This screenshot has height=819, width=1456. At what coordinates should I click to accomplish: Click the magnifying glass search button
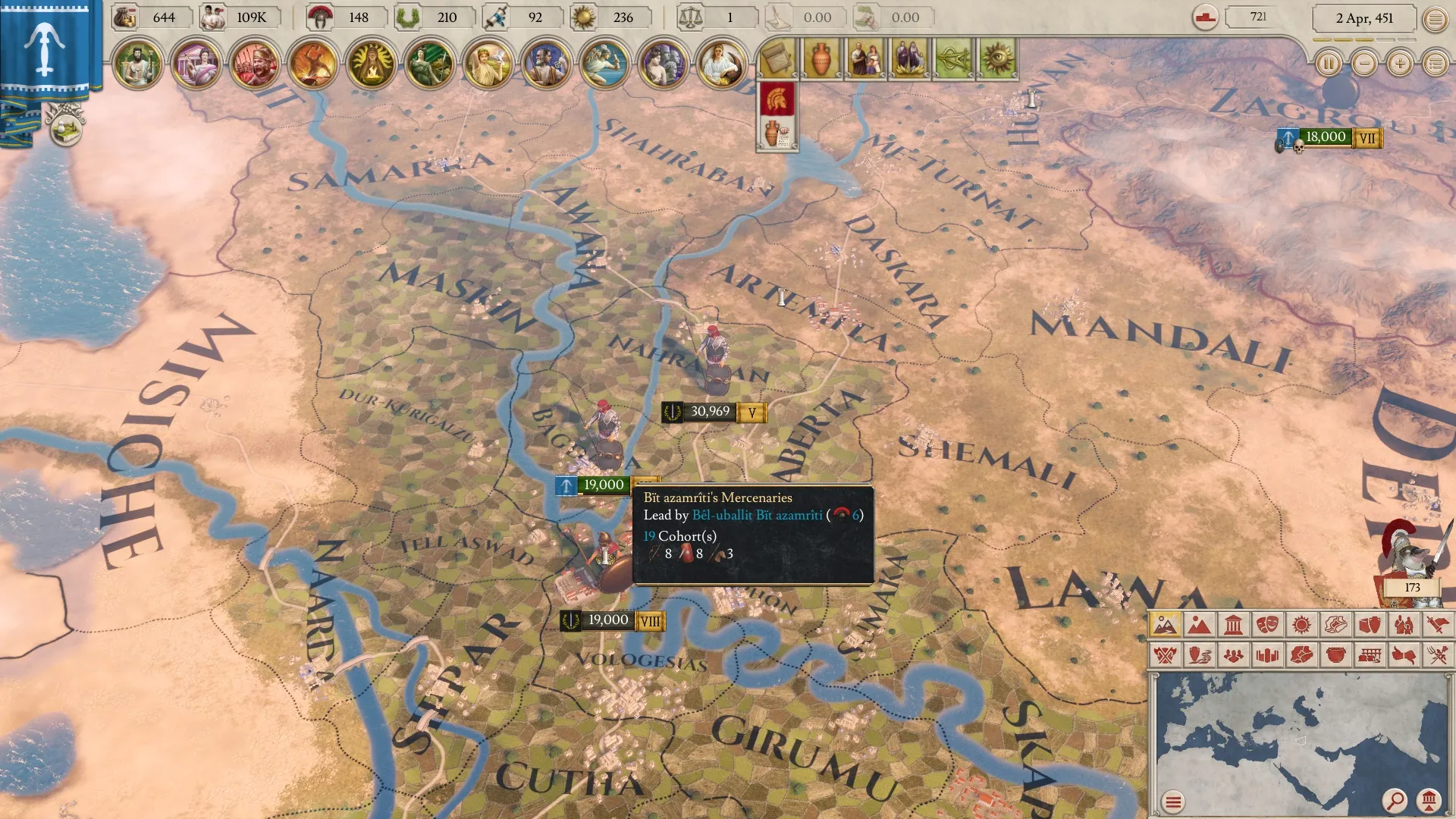(x=1395, y=800)
